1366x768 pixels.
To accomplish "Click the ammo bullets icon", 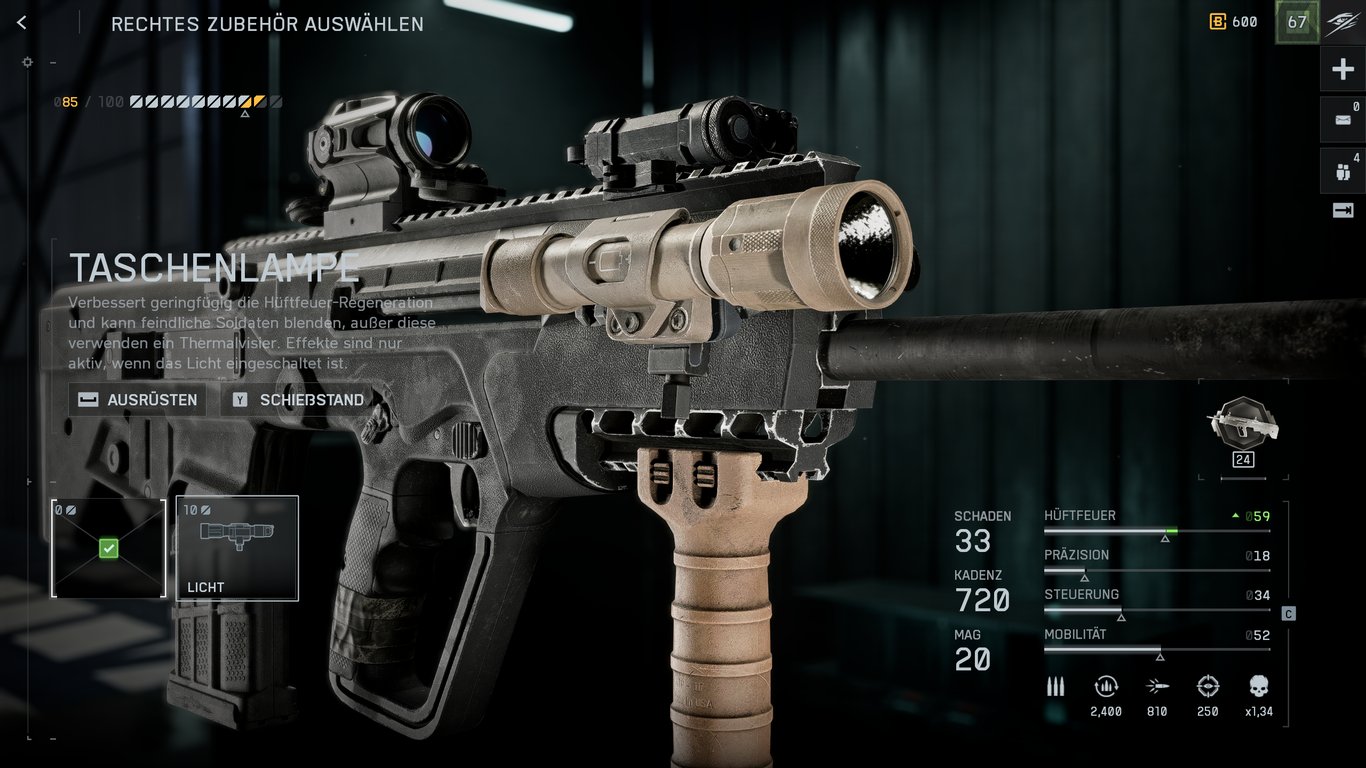I will tap(1055, 687).
